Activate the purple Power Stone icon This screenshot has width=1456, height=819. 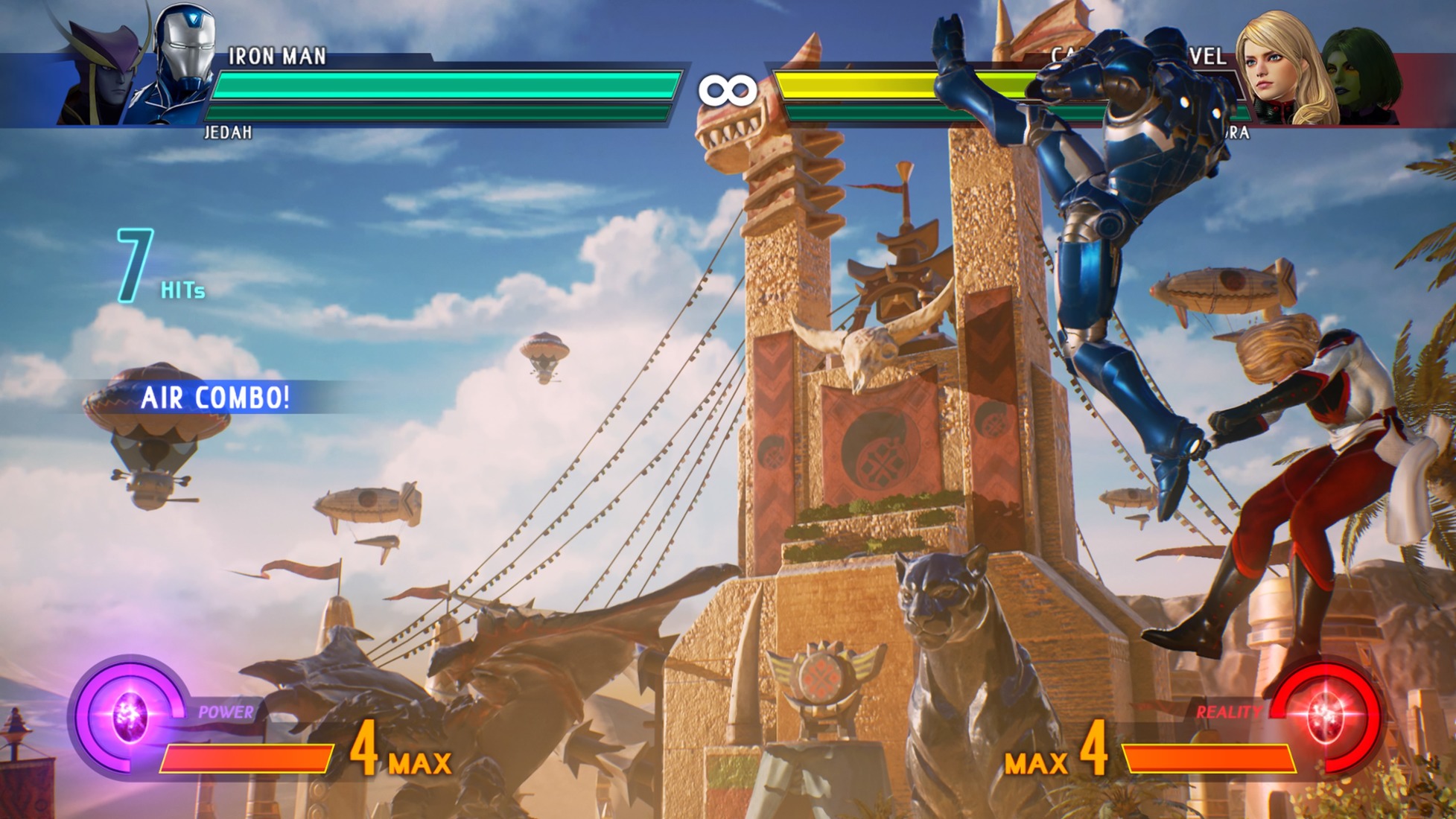(x=130, y=716)
